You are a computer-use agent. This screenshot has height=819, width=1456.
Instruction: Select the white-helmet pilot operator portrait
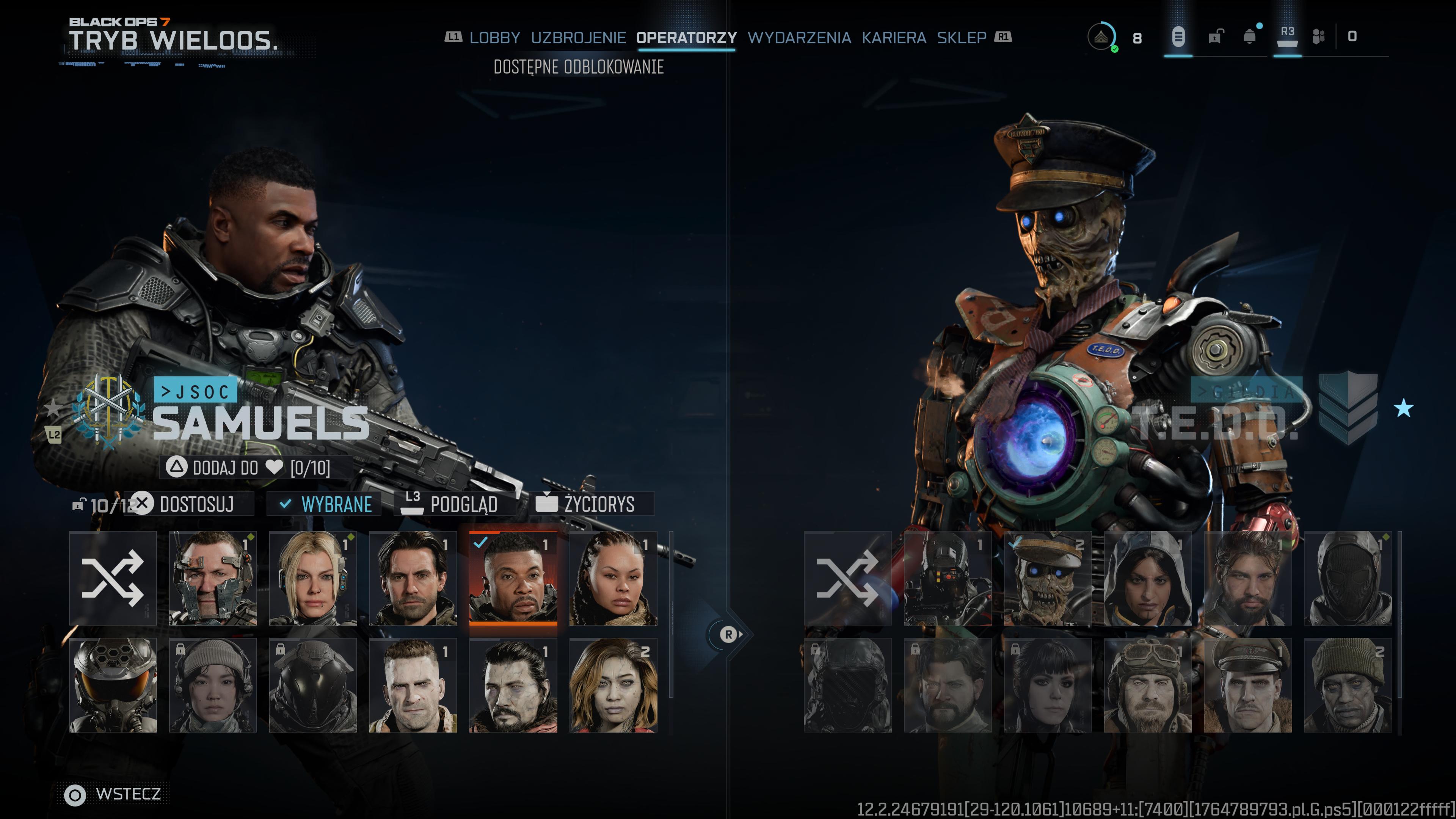[113, 685]
